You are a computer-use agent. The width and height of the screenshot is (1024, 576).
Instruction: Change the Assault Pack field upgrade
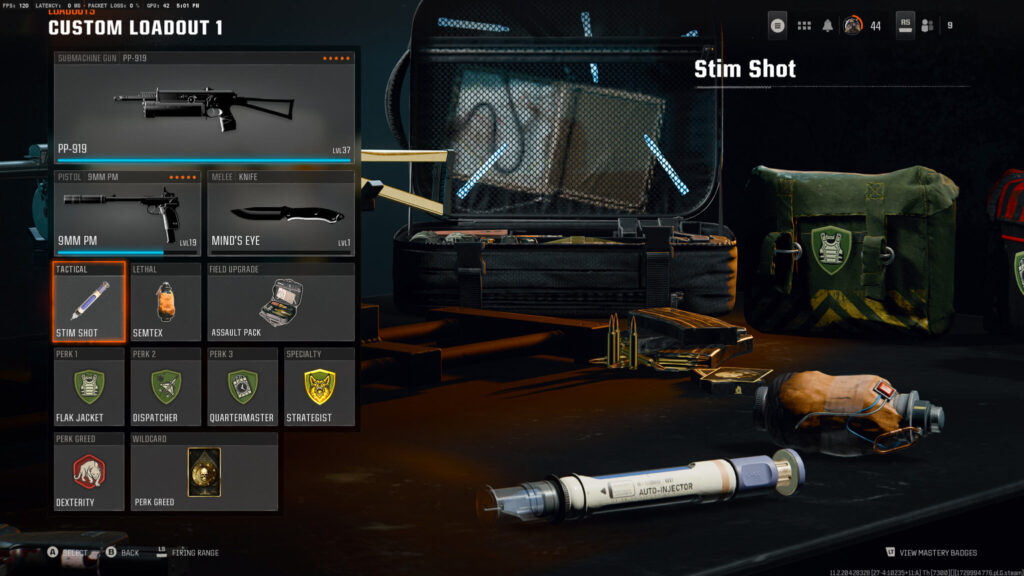click(280, 302)
